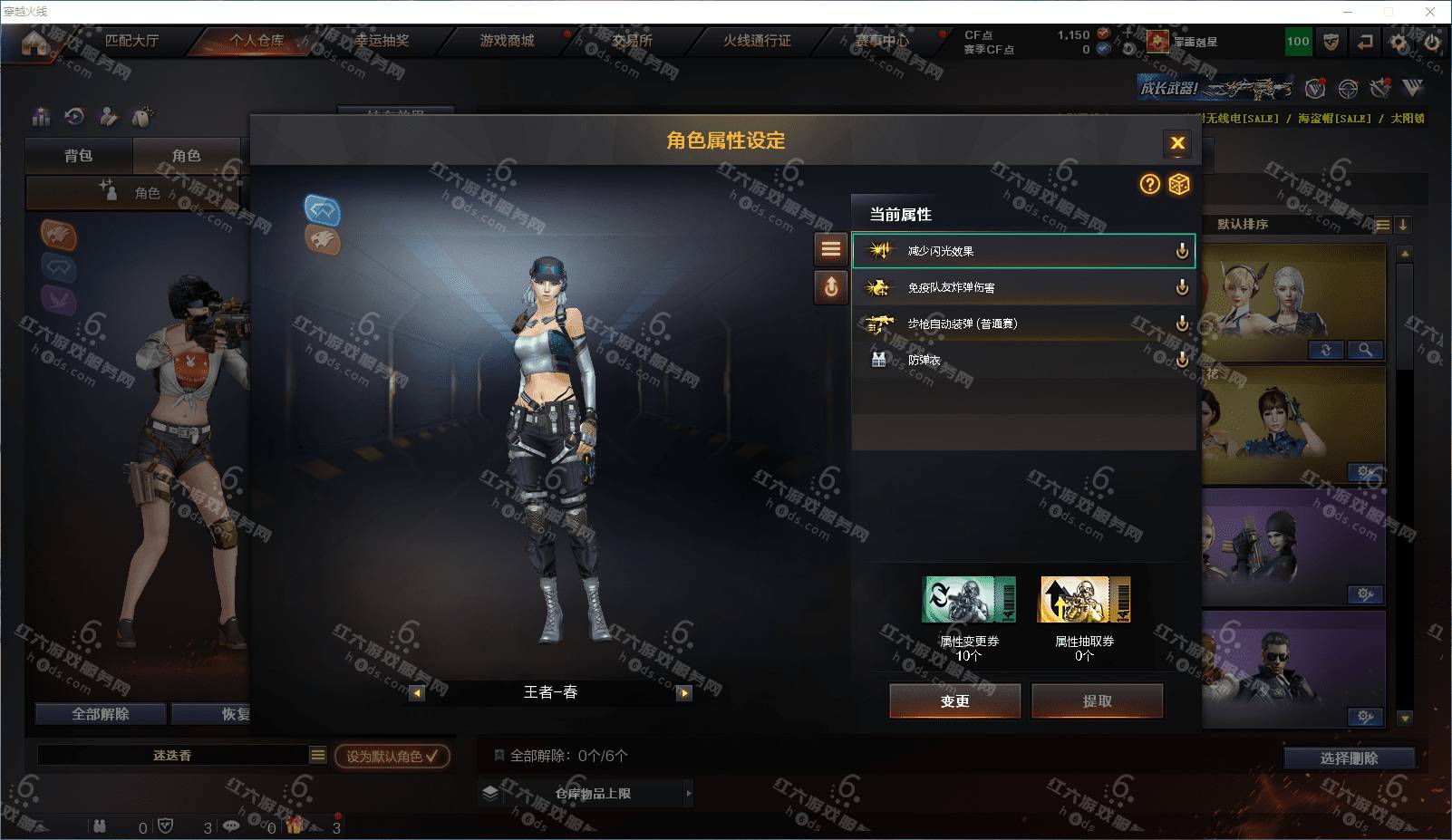Open the 匹配大厅 menu tab

pyautogui.click(x=131, y=41)
